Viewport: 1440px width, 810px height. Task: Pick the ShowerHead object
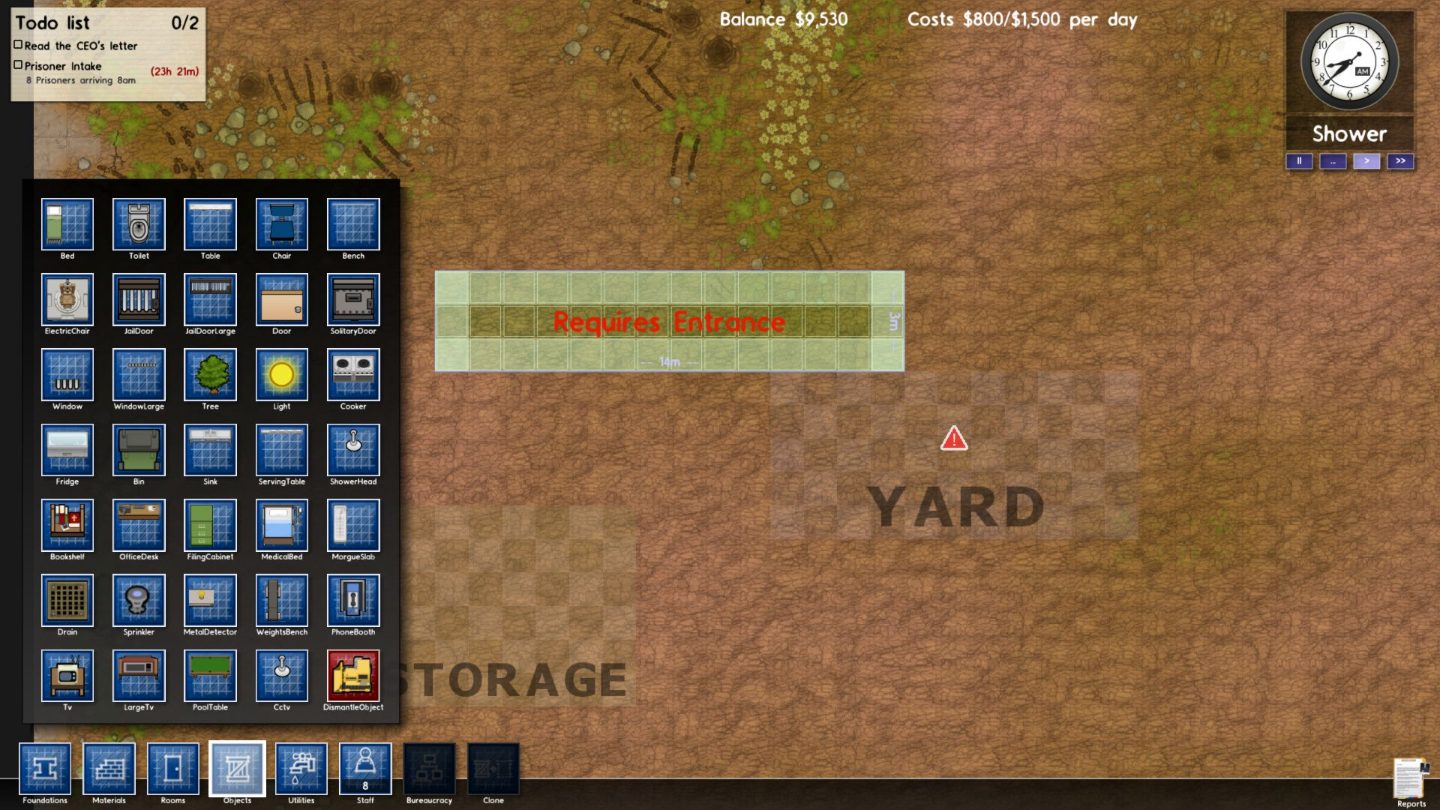point(353,449)
